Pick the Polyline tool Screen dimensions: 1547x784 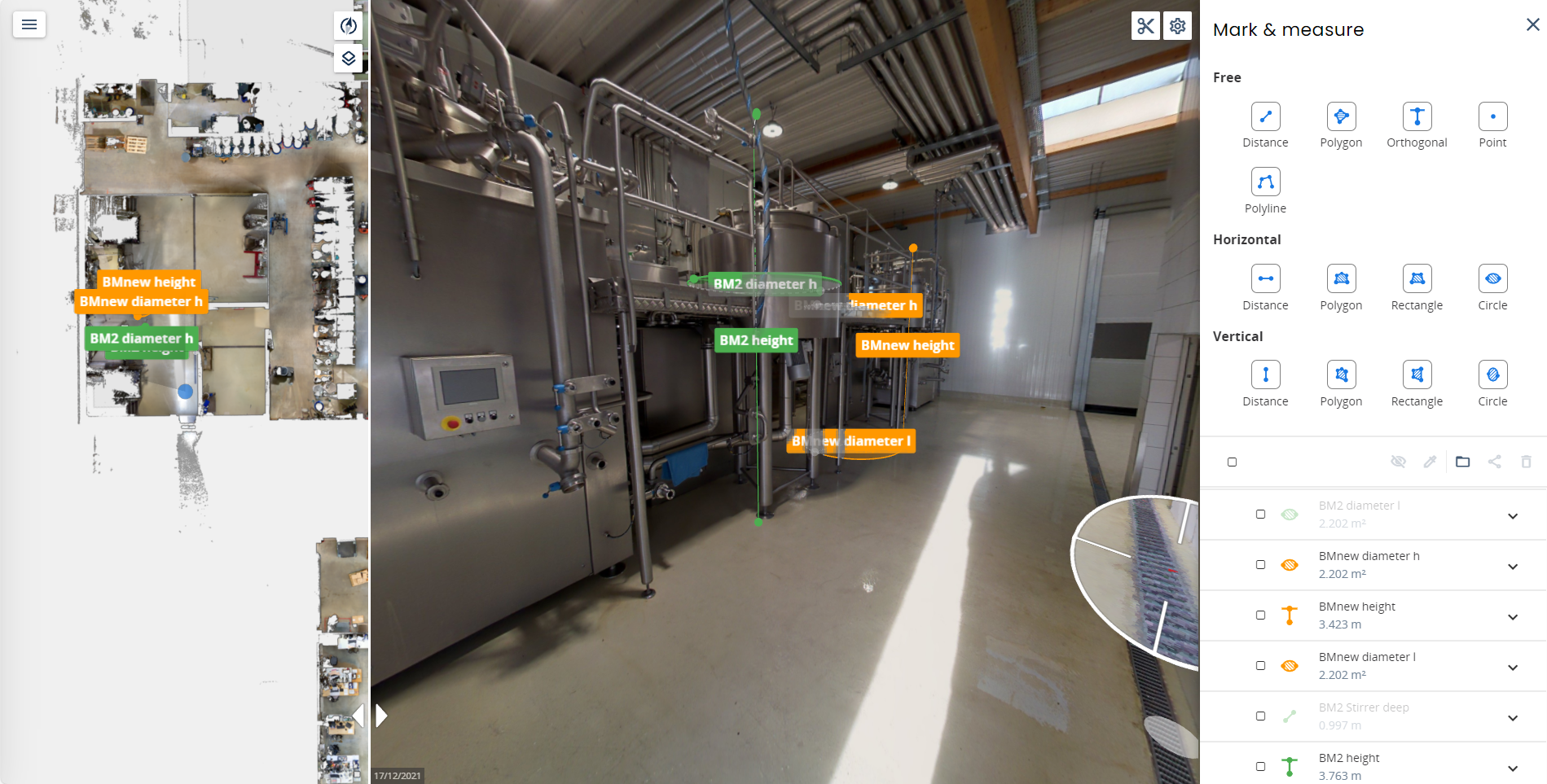[x=1265, y=182]
